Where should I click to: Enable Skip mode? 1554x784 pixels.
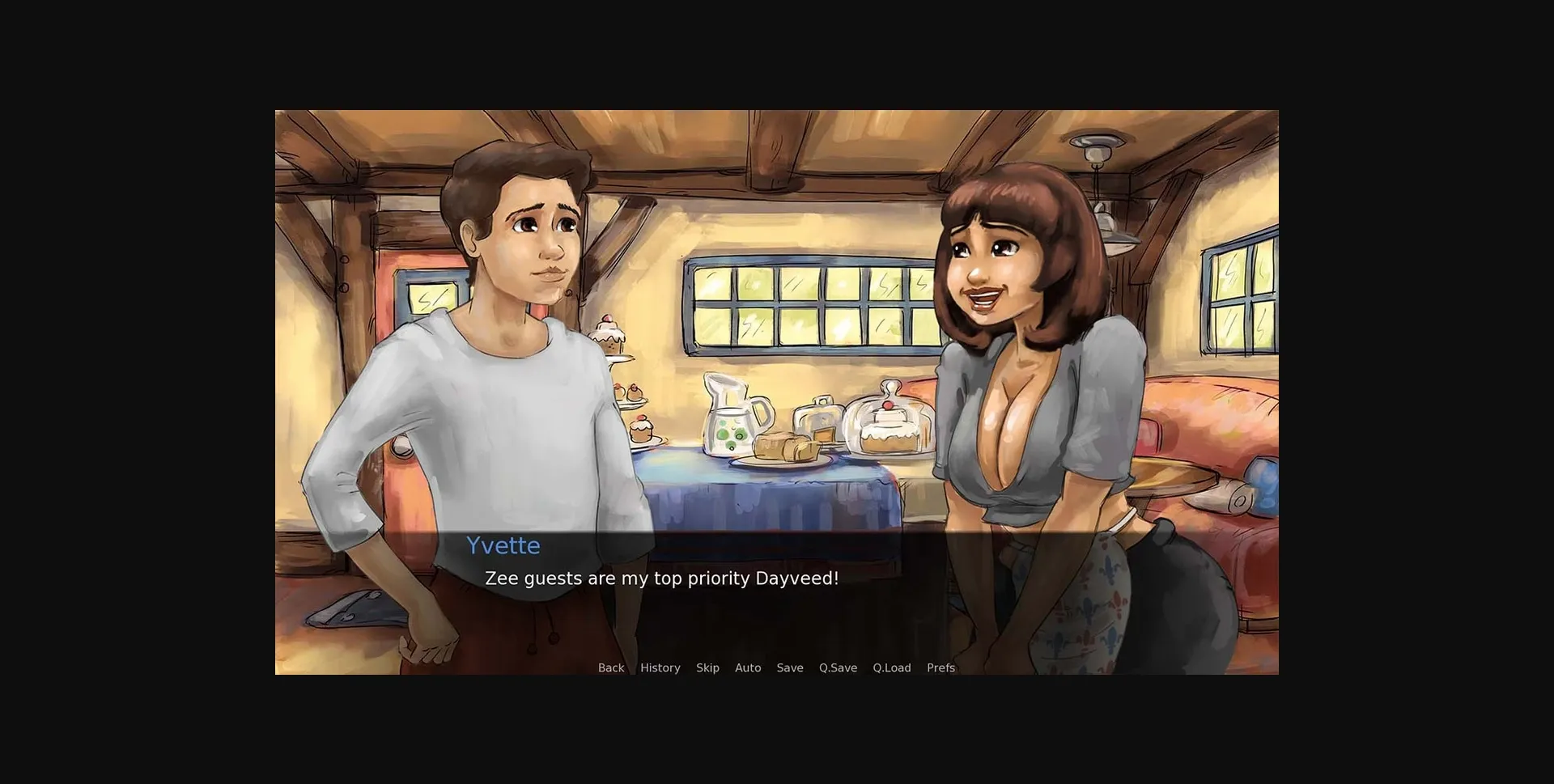[707, 667]
